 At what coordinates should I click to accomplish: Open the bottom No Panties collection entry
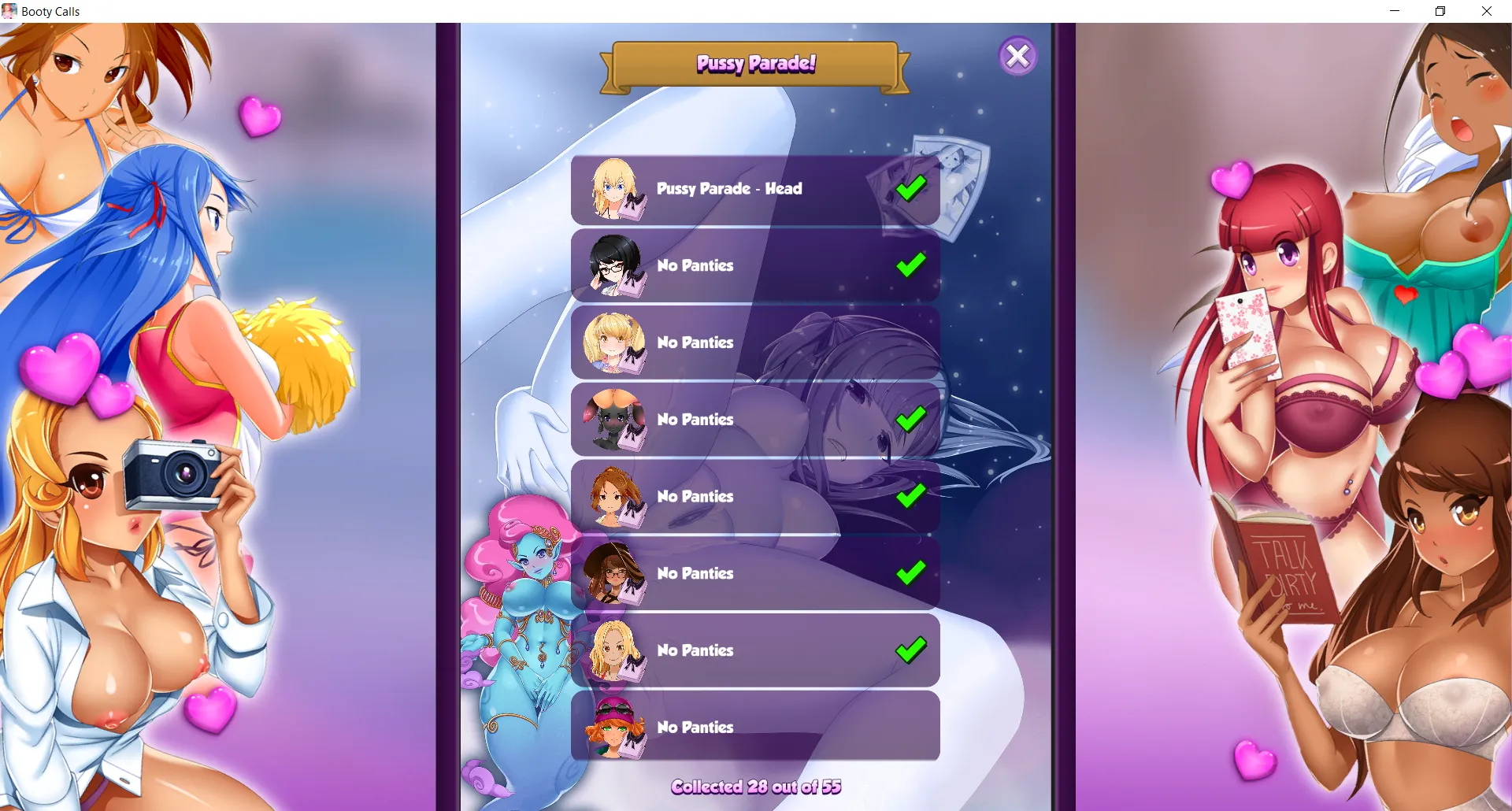click(x=756, y=727)
